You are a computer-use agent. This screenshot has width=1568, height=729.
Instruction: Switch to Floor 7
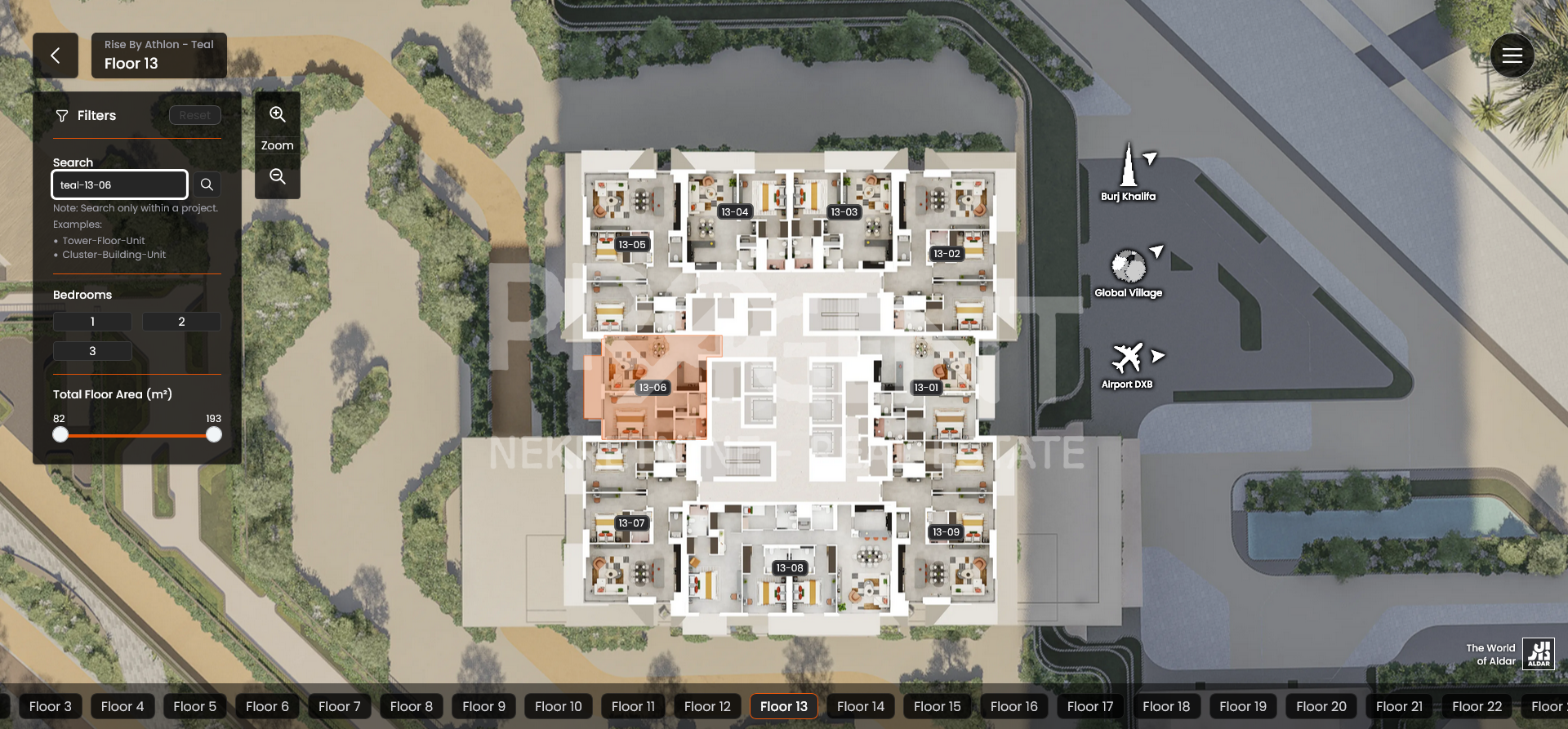point(339,706)
